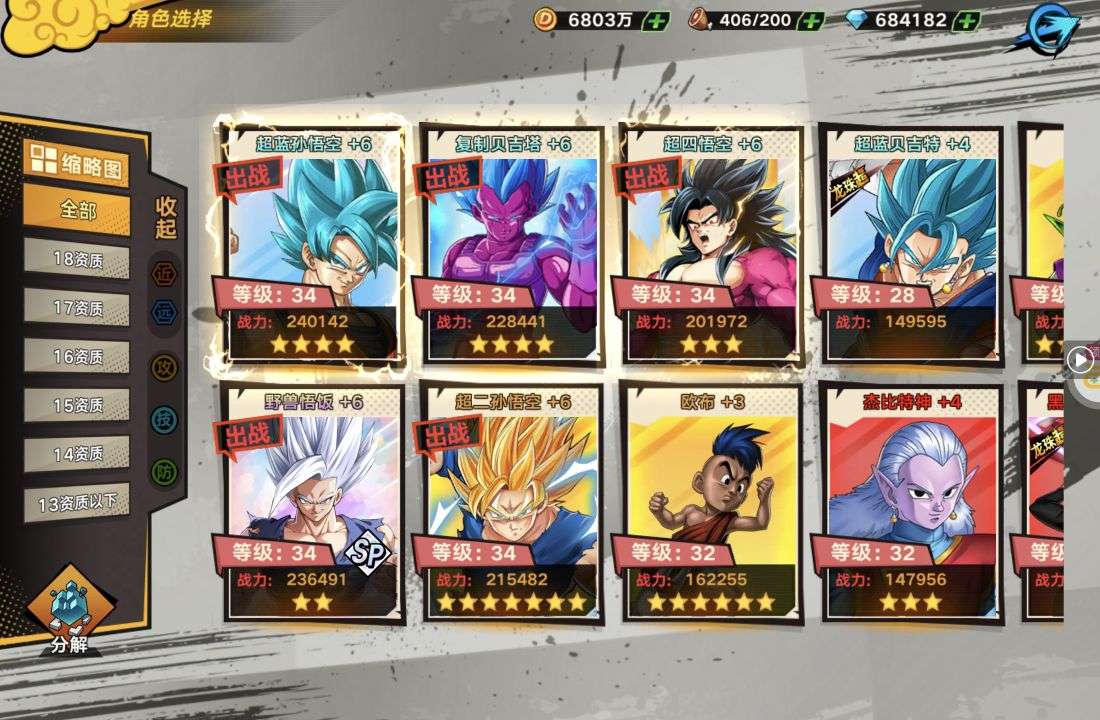
Task: Filter characters by 14资质
Action: pyautogui.click(x=77, y=454)
